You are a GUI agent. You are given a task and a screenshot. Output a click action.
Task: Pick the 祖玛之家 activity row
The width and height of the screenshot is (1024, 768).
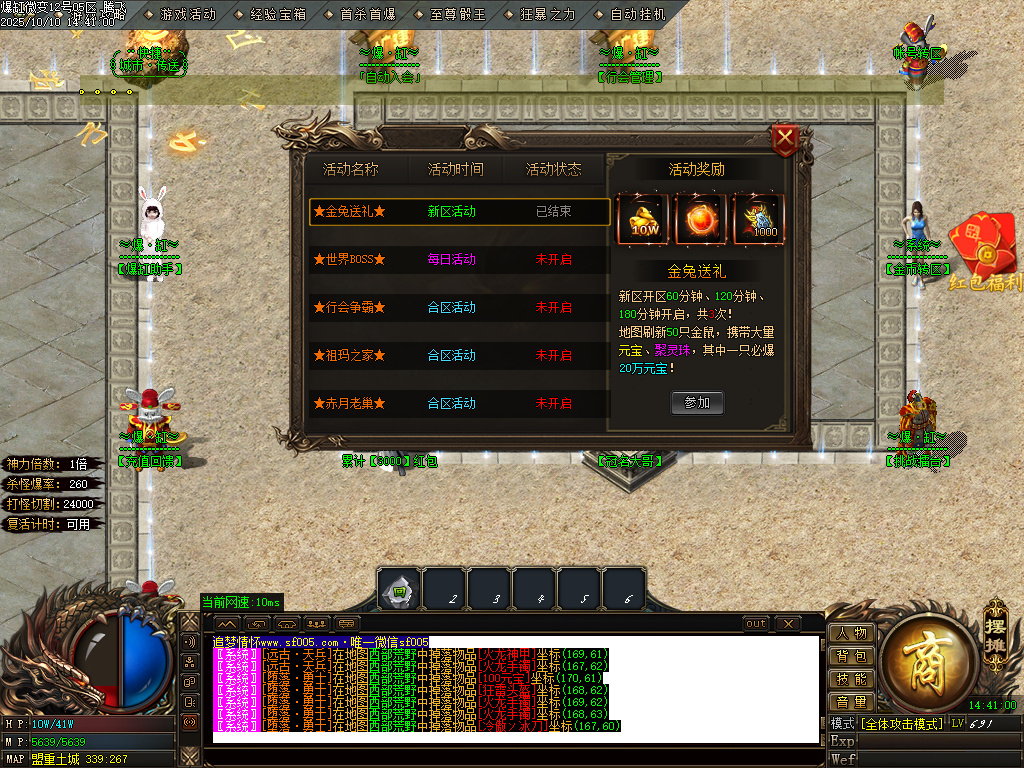[x=459, y=355]
